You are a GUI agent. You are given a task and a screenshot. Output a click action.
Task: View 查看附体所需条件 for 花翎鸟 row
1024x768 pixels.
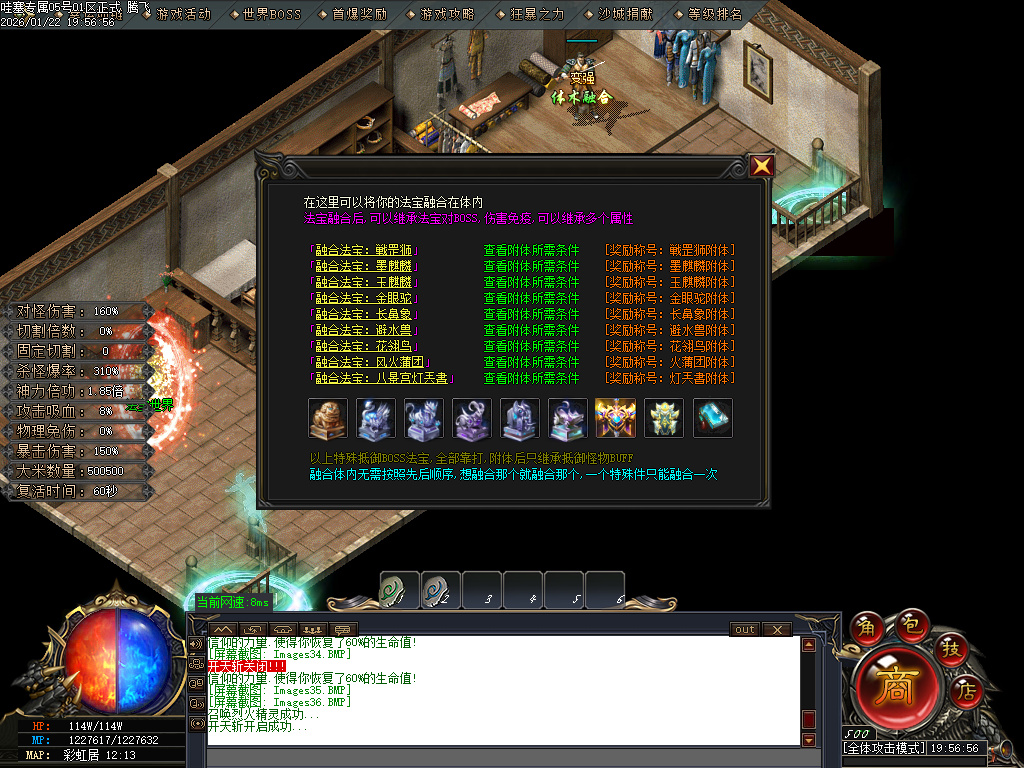coord(531,346)
